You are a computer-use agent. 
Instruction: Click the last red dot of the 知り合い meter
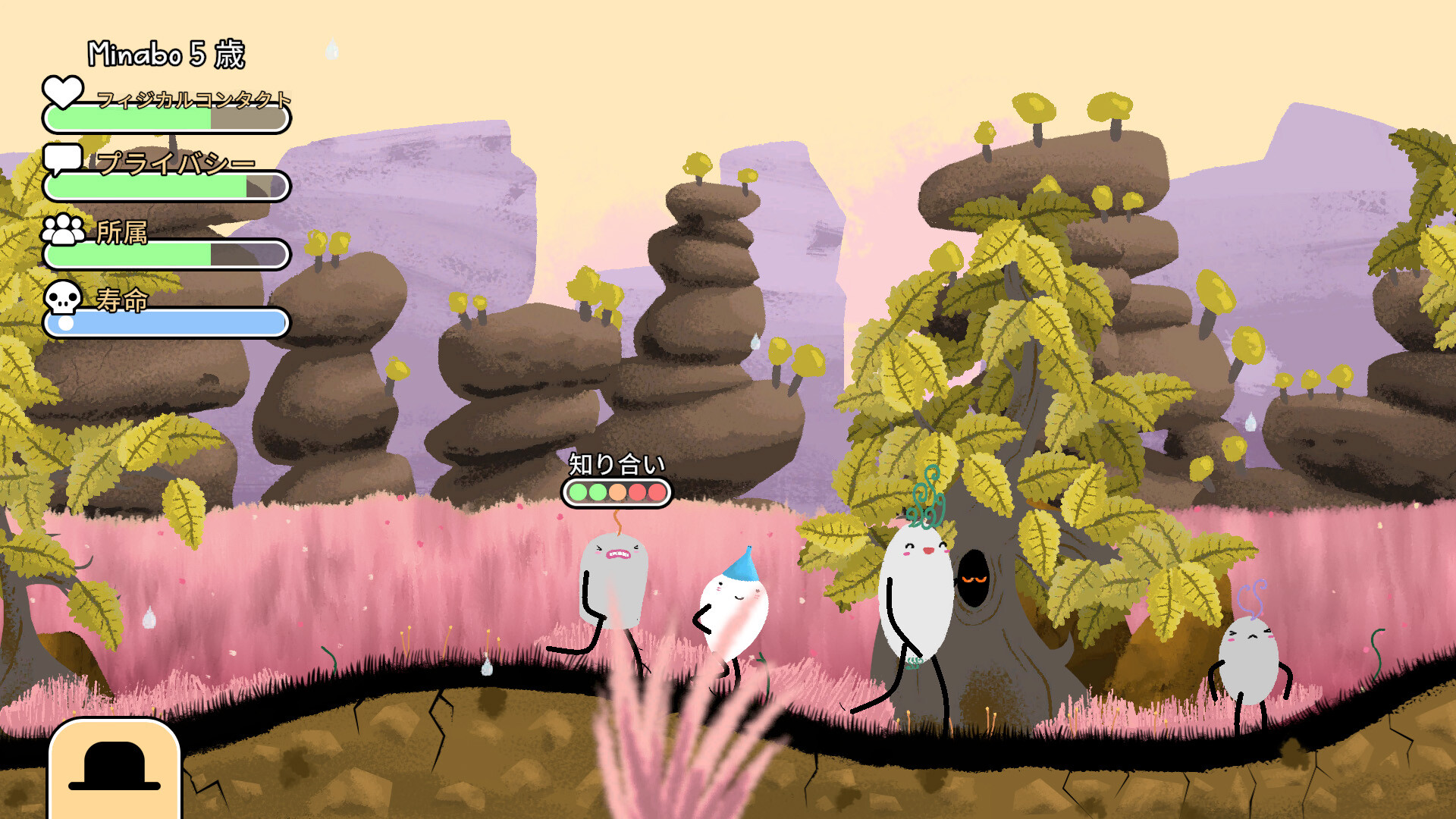click(x=655, y=492)
